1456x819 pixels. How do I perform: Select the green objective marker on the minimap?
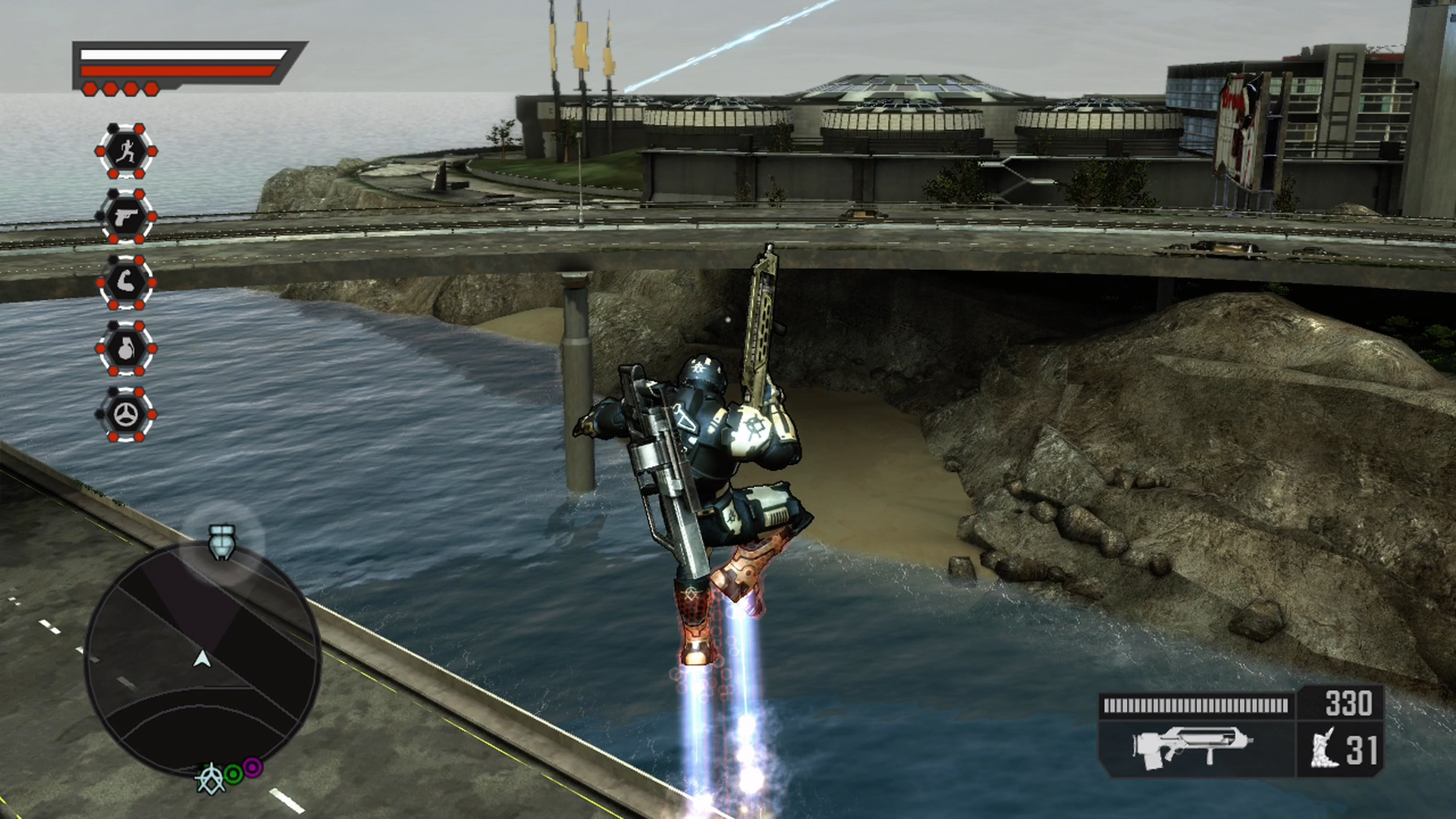tap(233, 775)
